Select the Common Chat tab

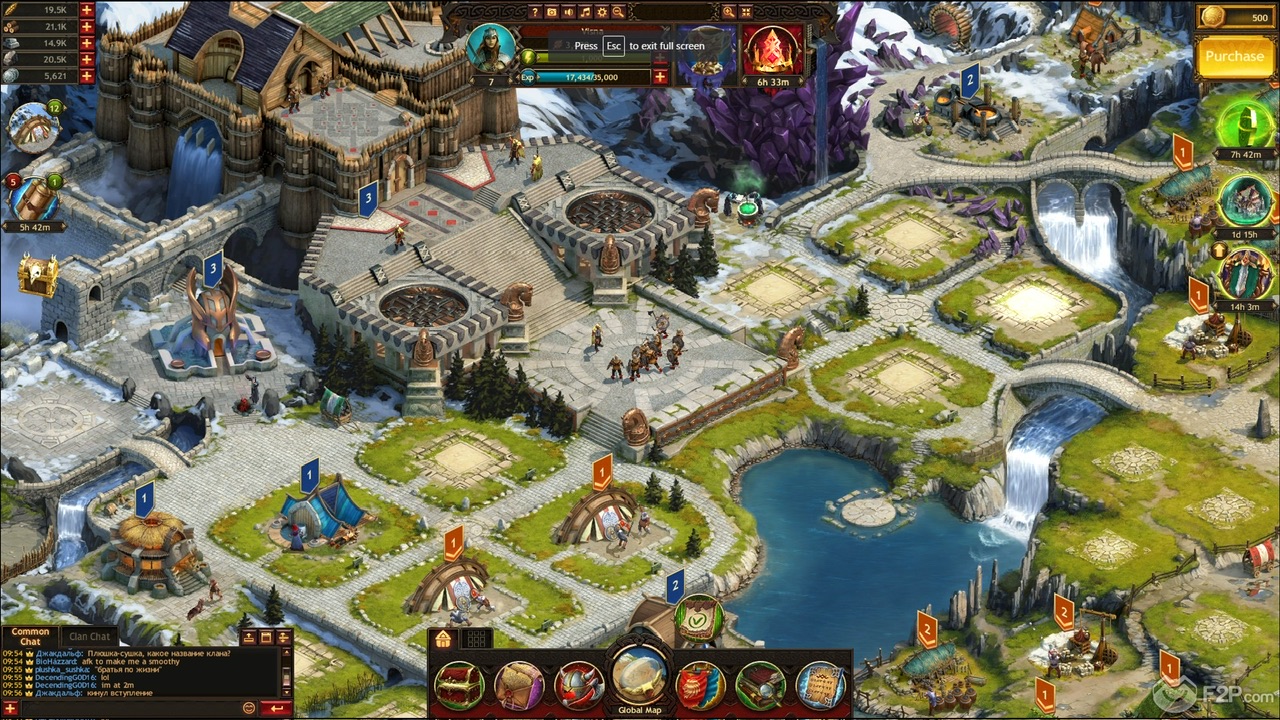30,636
